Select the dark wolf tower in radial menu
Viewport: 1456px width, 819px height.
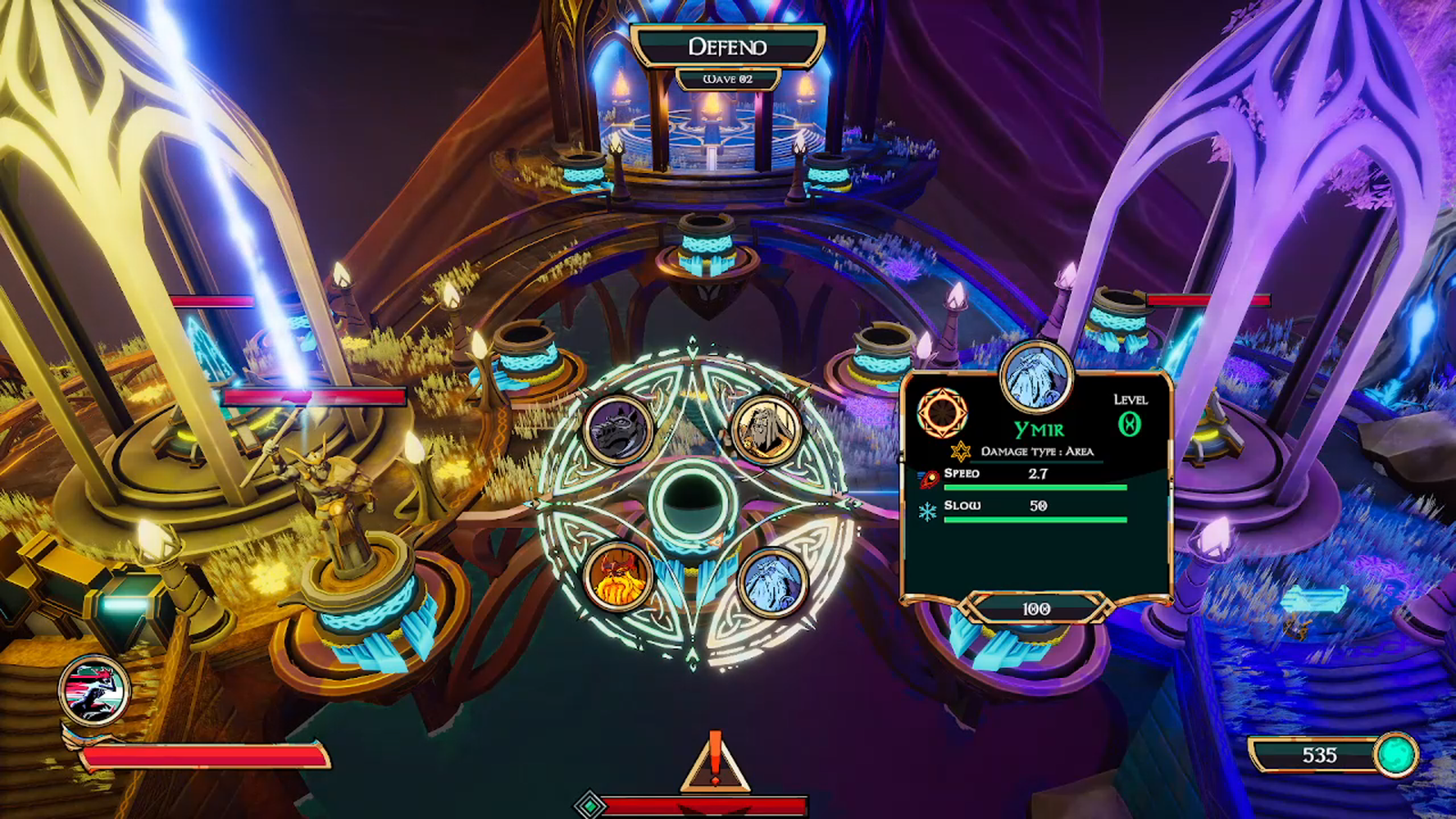[x=618, y=430]
